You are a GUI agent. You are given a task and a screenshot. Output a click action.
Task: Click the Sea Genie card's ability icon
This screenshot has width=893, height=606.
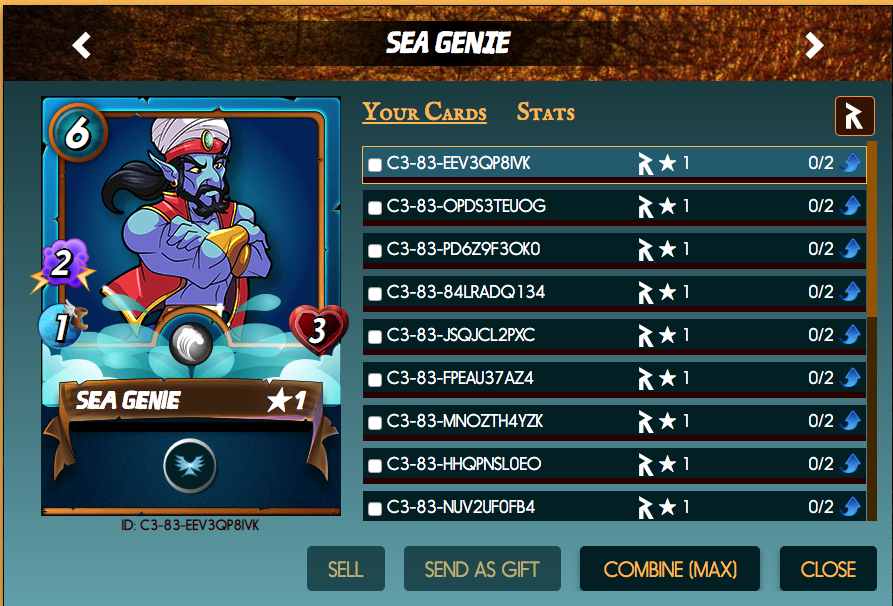click(189, 465)
